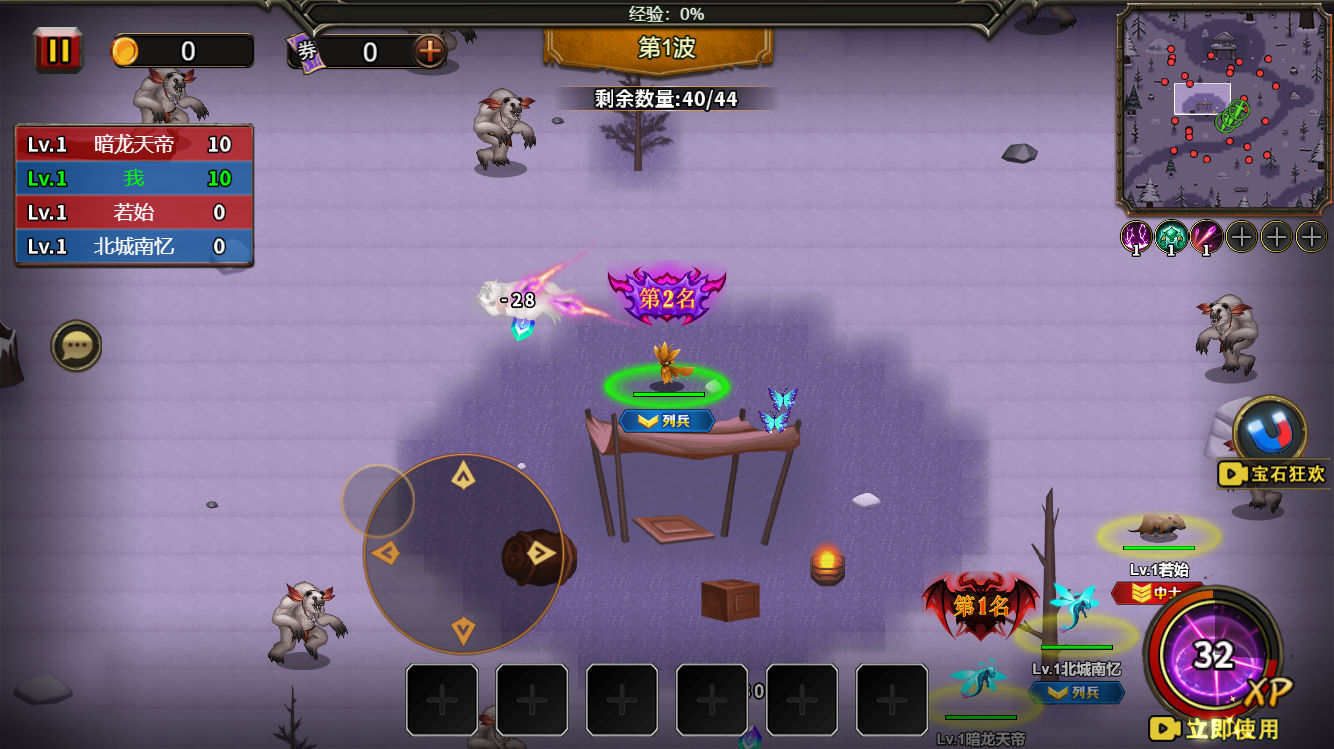The height and width of the screenshot is (749, 1334).
Task: Watch the 宝石狂欢 video reward
Action: [1273, 474]
